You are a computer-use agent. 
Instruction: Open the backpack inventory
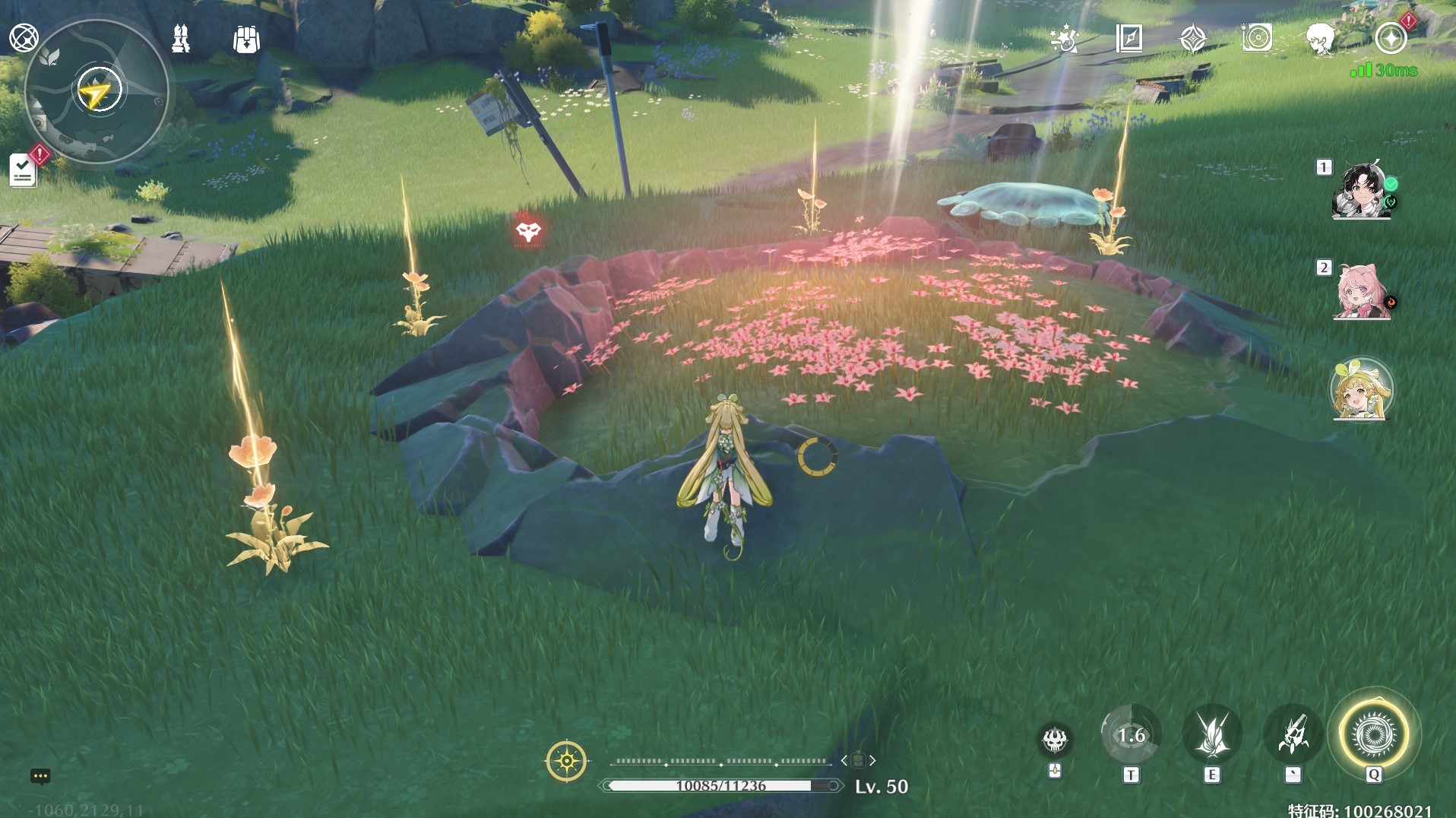click(x=246, y=39)
